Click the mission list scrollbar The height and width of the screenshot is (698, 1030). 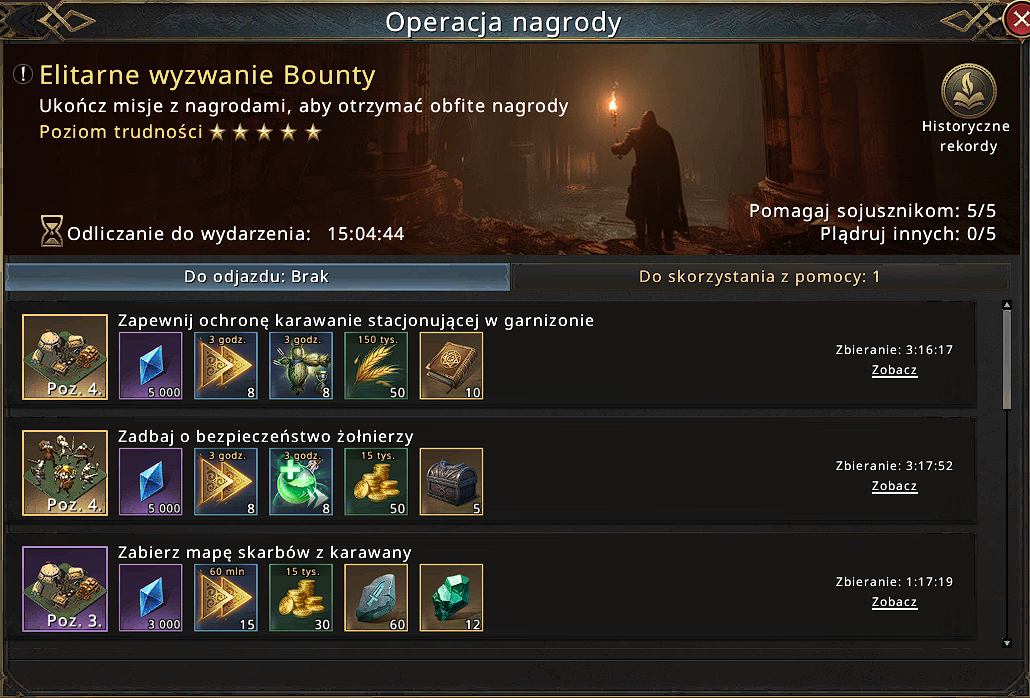pos(1007,360)
